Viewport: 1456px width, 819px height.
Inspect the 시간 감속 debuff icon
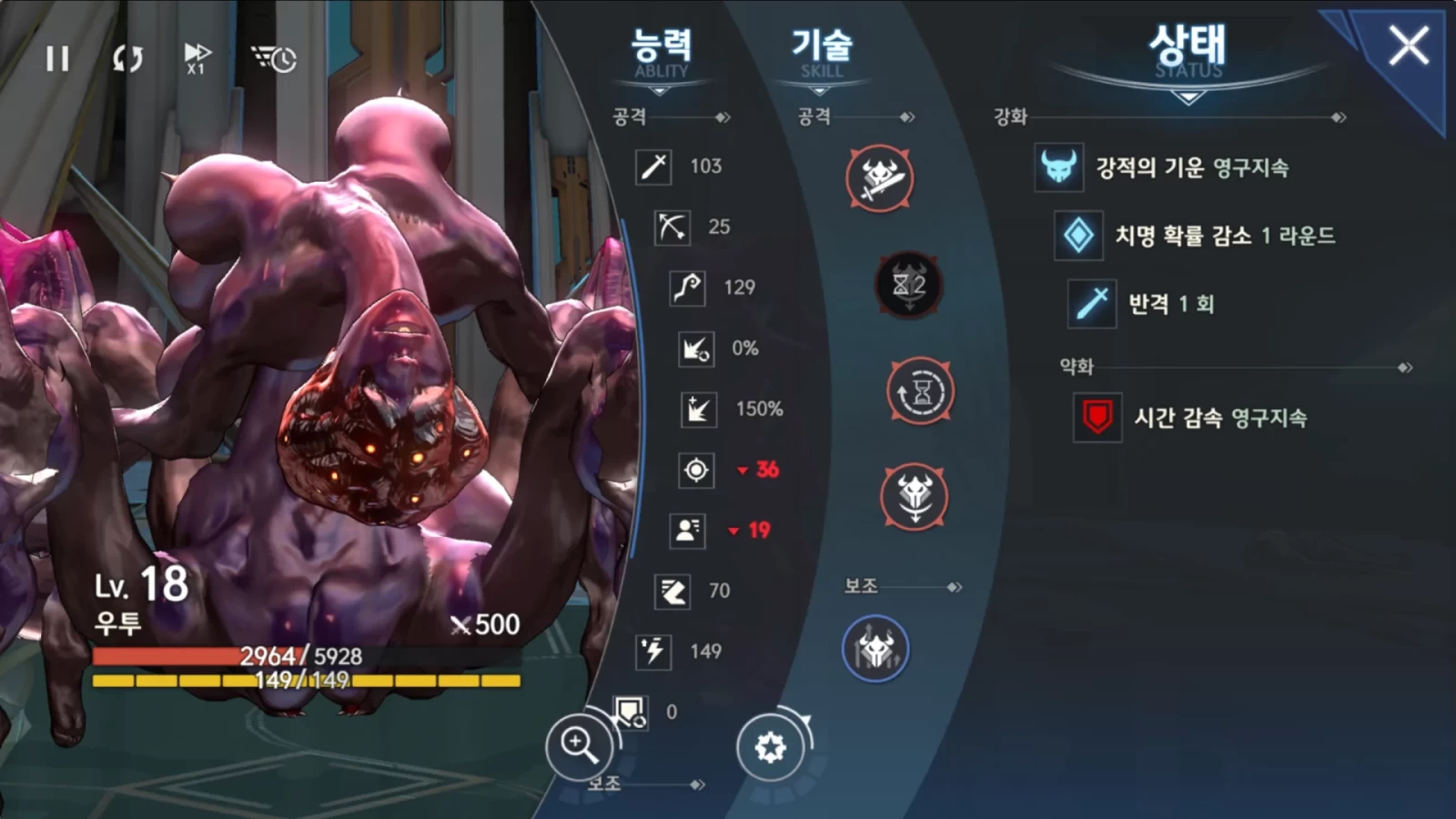[1097, 418]
